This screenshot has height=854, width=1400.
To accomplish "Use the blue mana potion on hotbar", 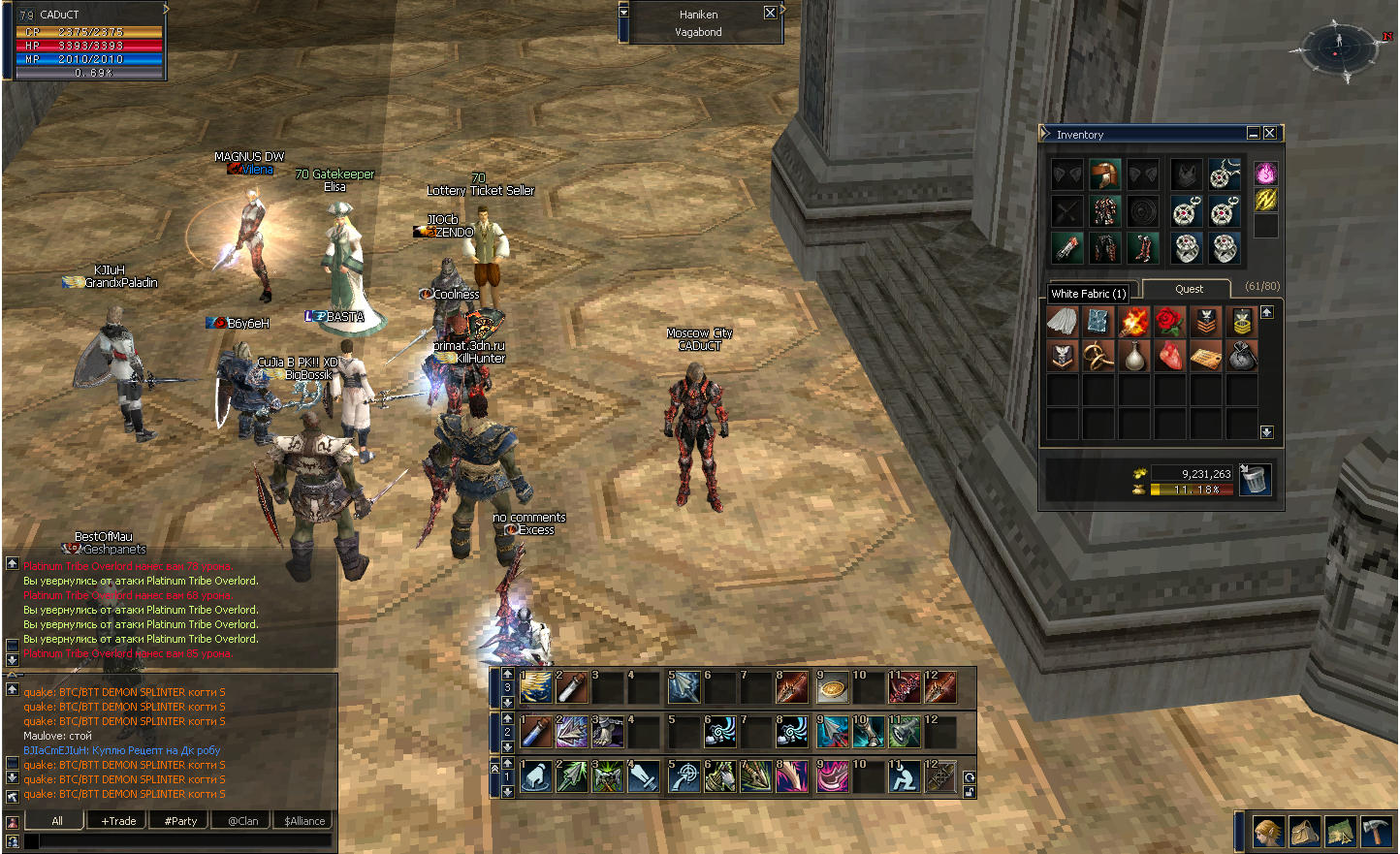I will pos(536,732).
